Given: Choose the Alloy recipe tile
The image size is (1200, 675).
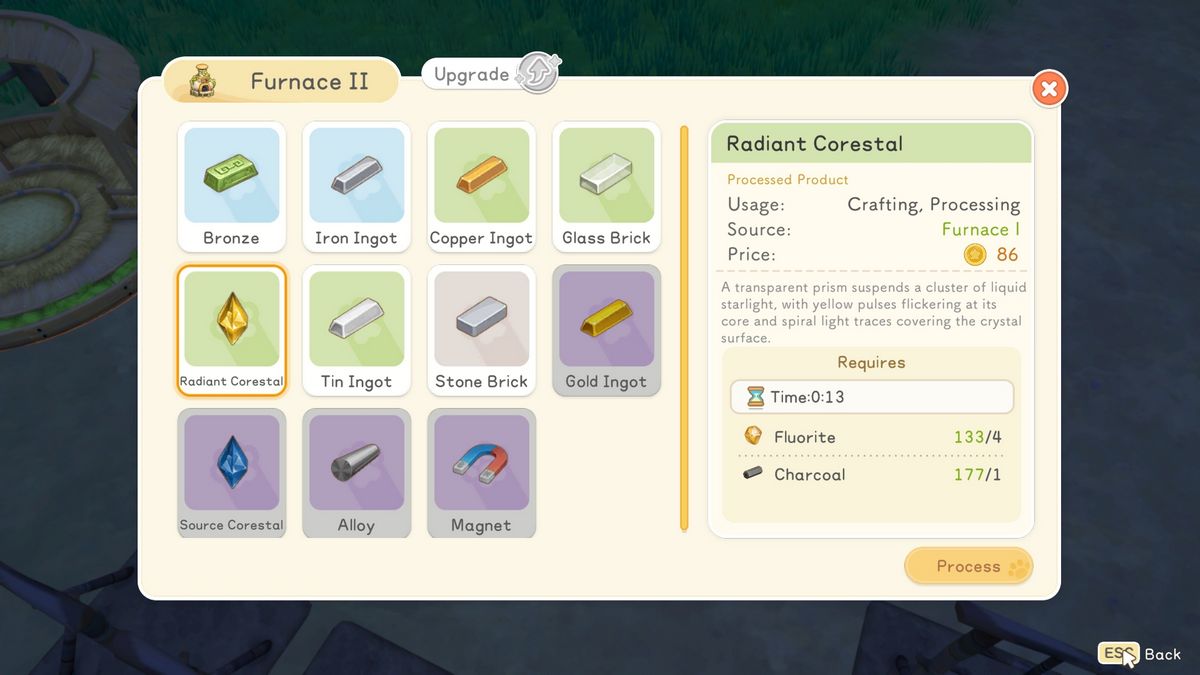Looking at the screenshot, I should click(356, 473).
